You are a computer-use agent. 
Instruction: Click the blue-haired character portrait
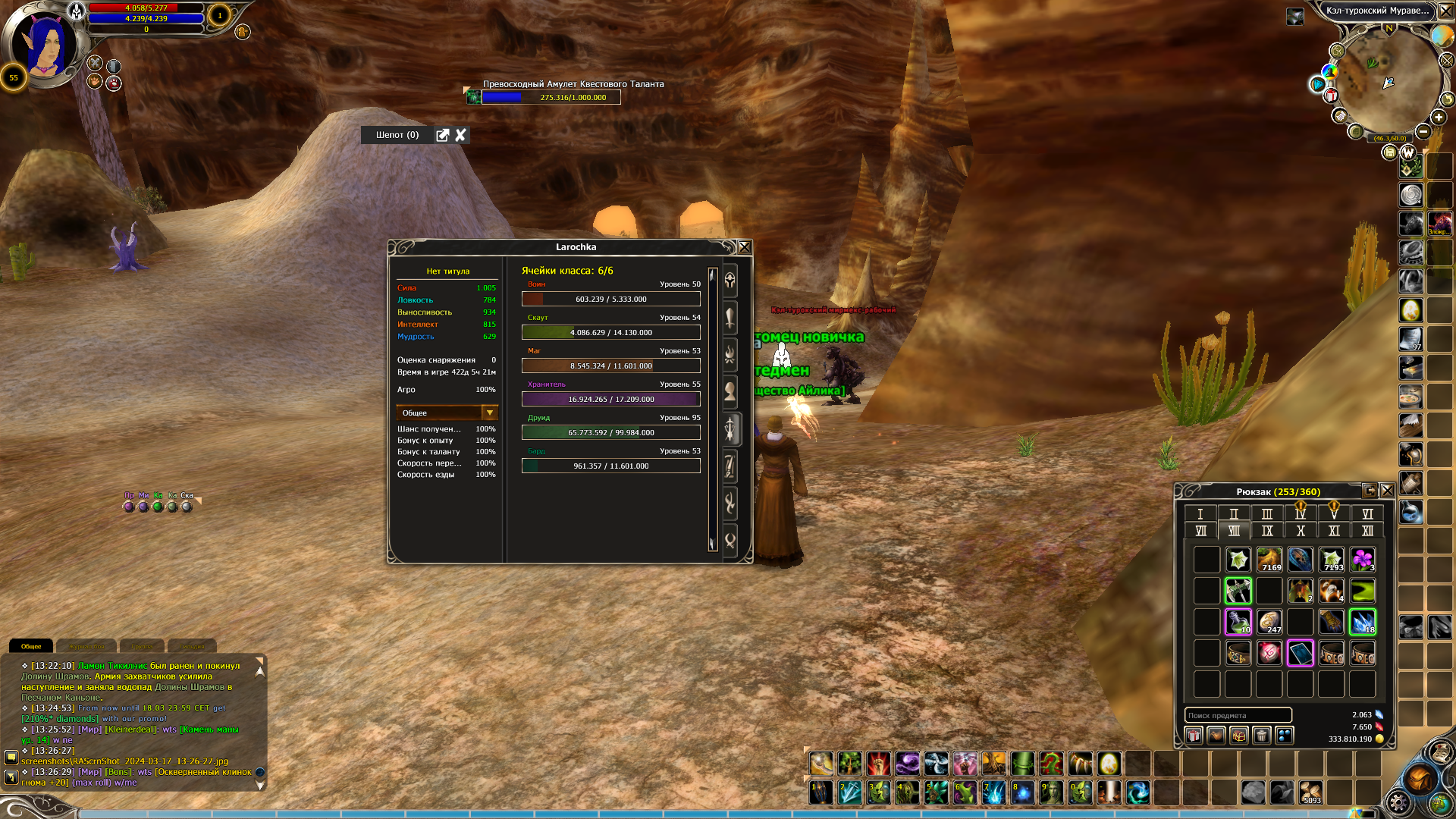point(45,45)
